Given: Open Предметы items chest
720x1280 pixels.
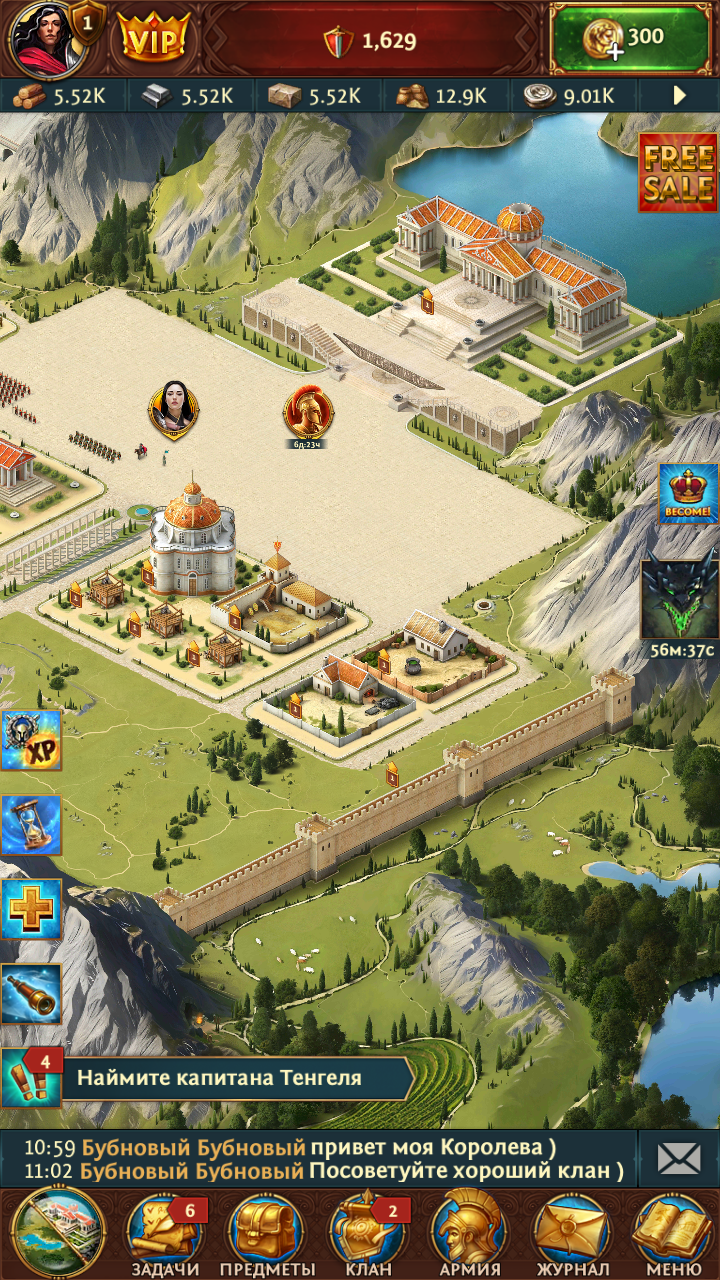Looking at the screenshot, I should 266,1234.
